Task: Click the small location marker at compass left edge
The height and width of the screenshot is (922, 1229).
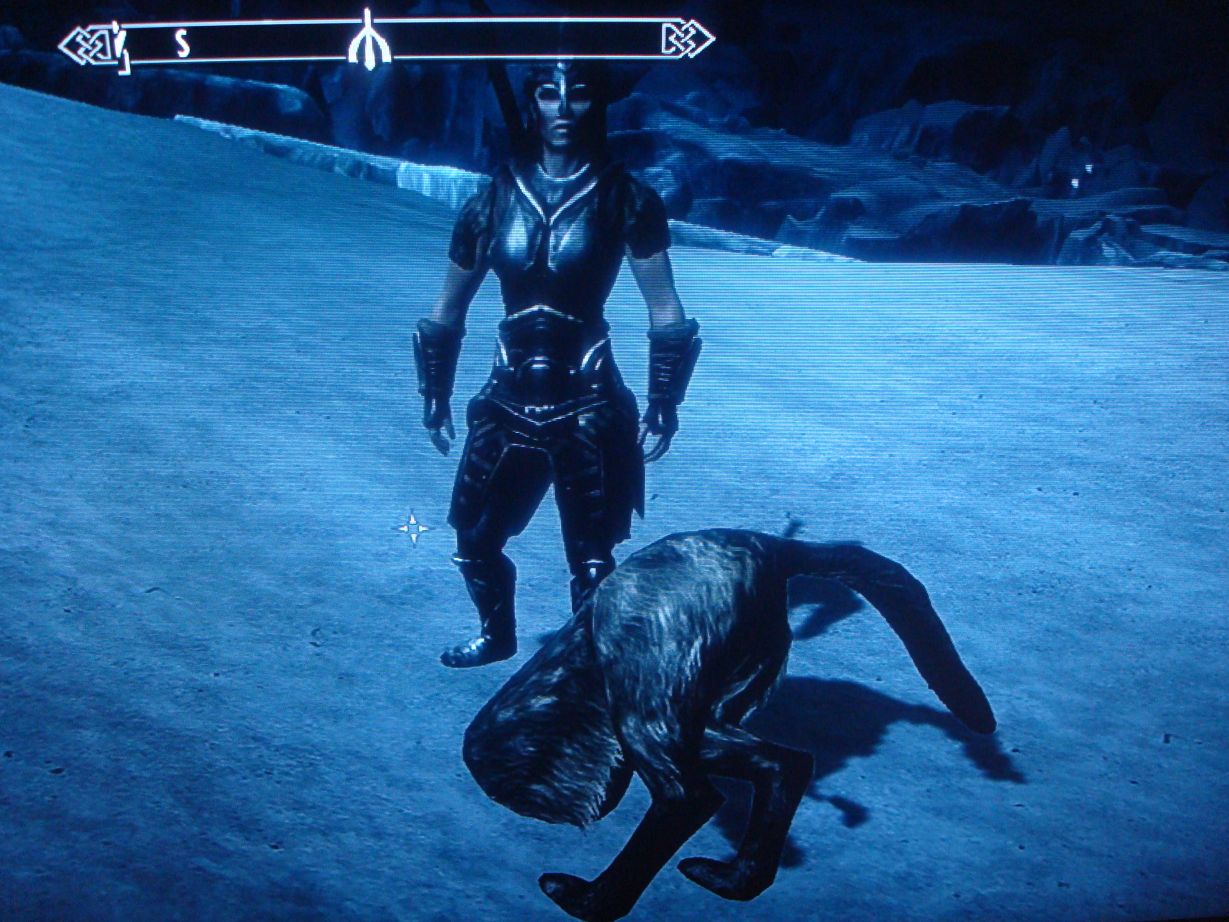Action: pos(120,46)
